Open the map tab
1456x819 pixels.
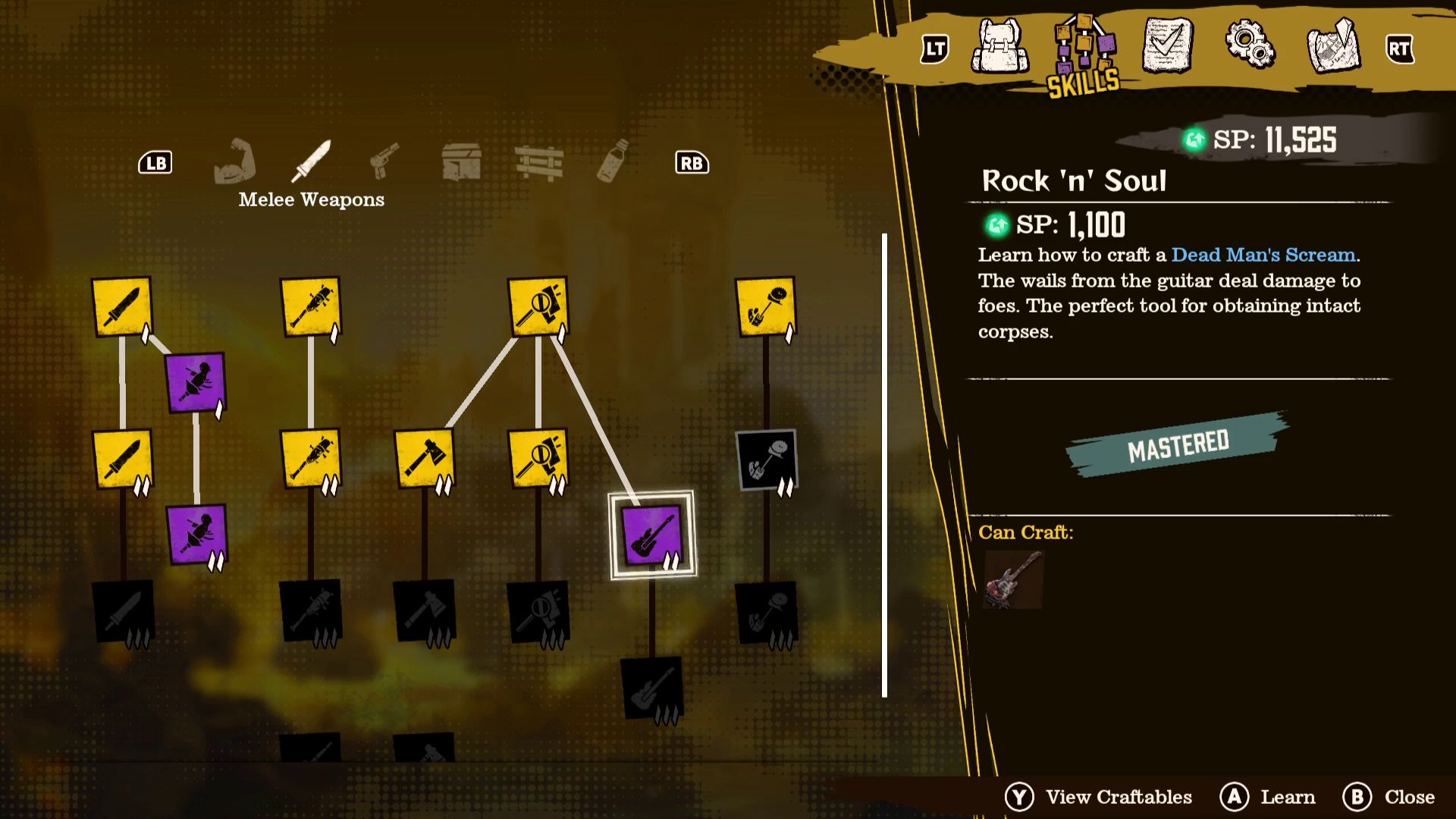point(1334,47)
